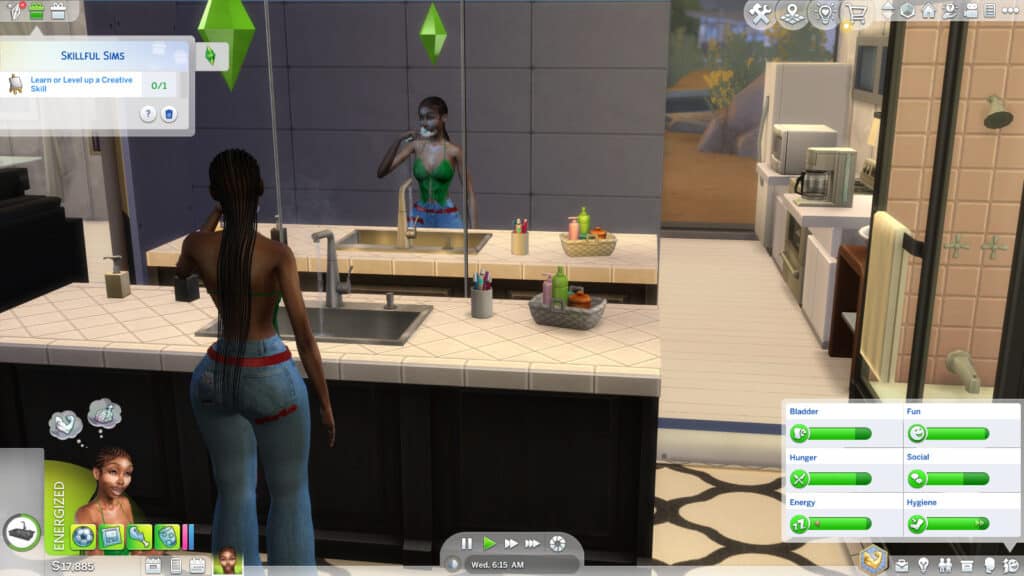Screen dimensions: 1024x576
Task: Switch to fast forward speed
Action: click(511, 543)
